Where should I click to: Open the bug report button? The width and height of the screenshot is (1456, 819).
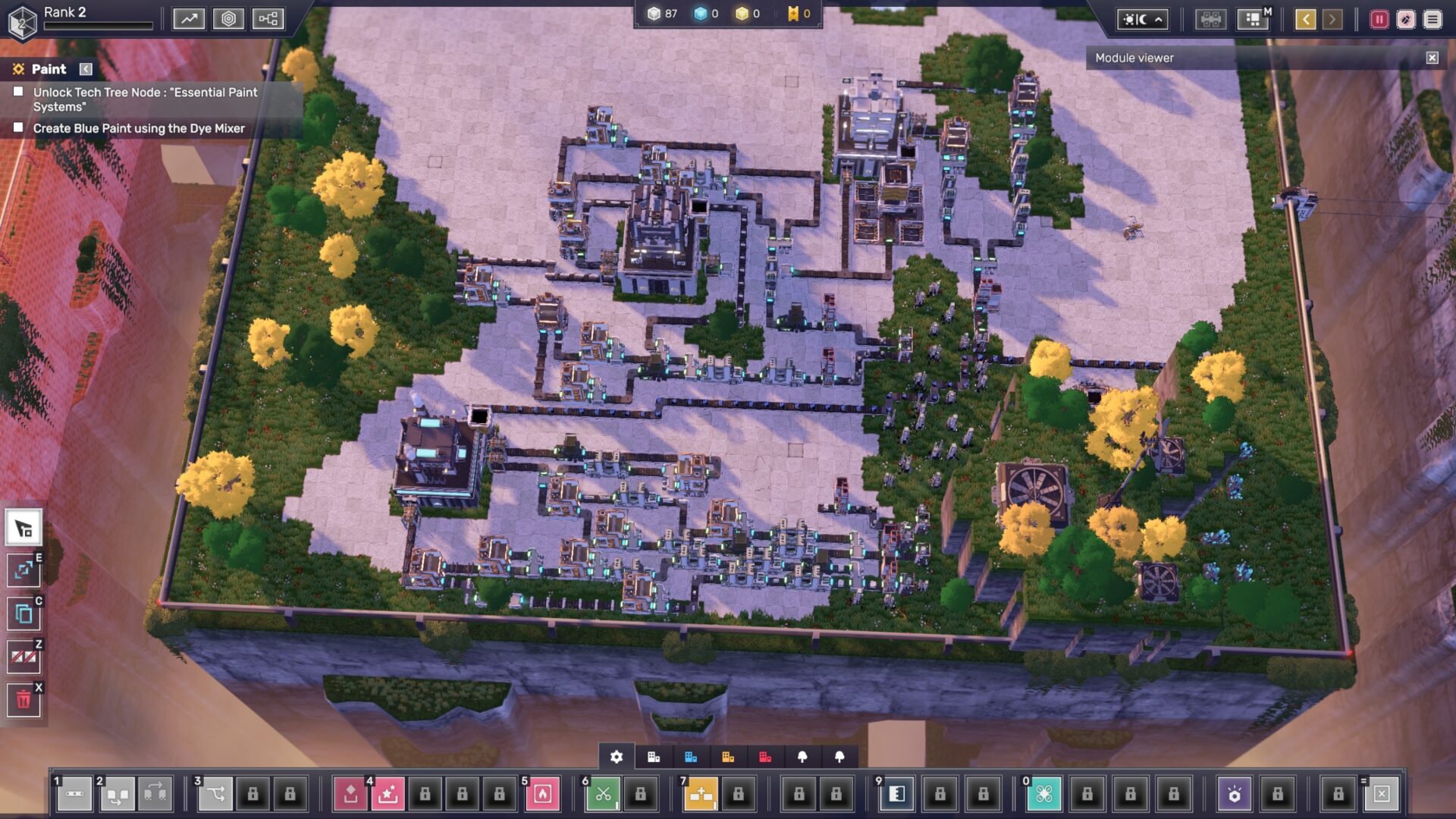click(x=1405, y=20)
